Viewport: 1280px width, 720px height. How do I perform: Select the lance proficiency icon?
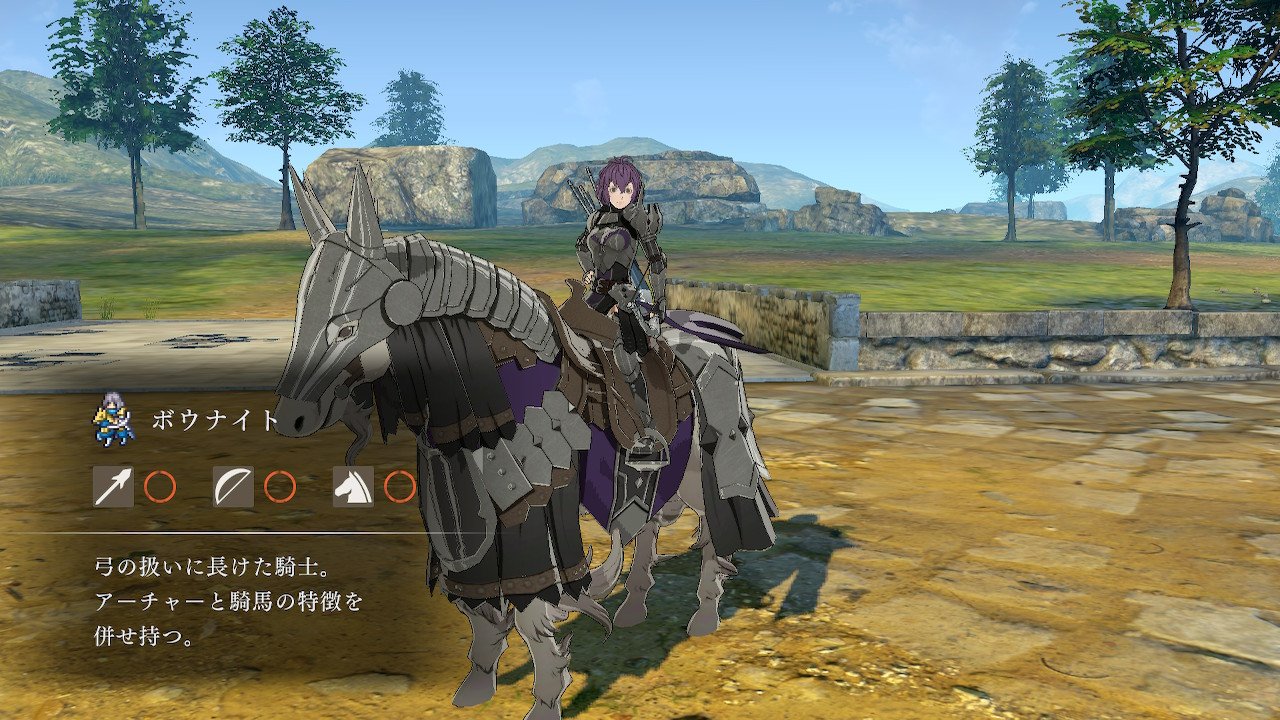coord(113,487)
